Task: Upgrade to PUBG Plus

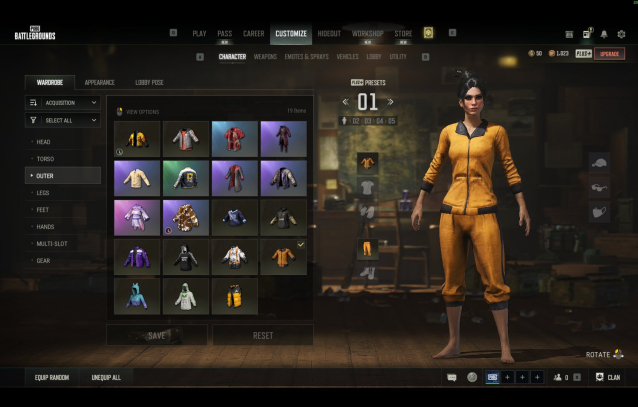Action: (609, 53)
